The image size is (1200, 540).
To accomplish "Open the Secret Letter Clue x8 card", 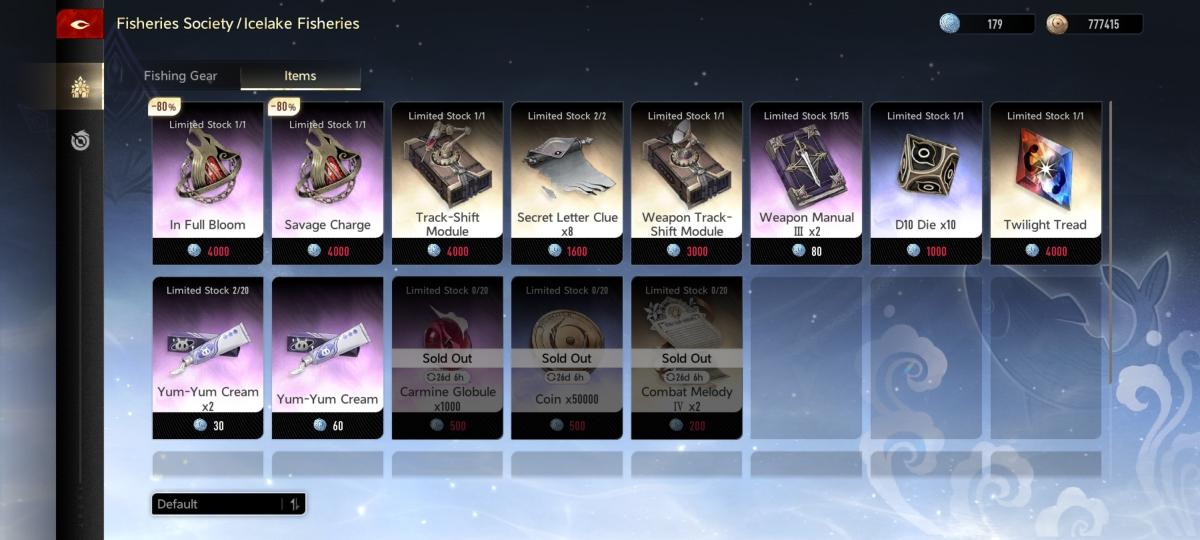I will (x=567, y=183).
